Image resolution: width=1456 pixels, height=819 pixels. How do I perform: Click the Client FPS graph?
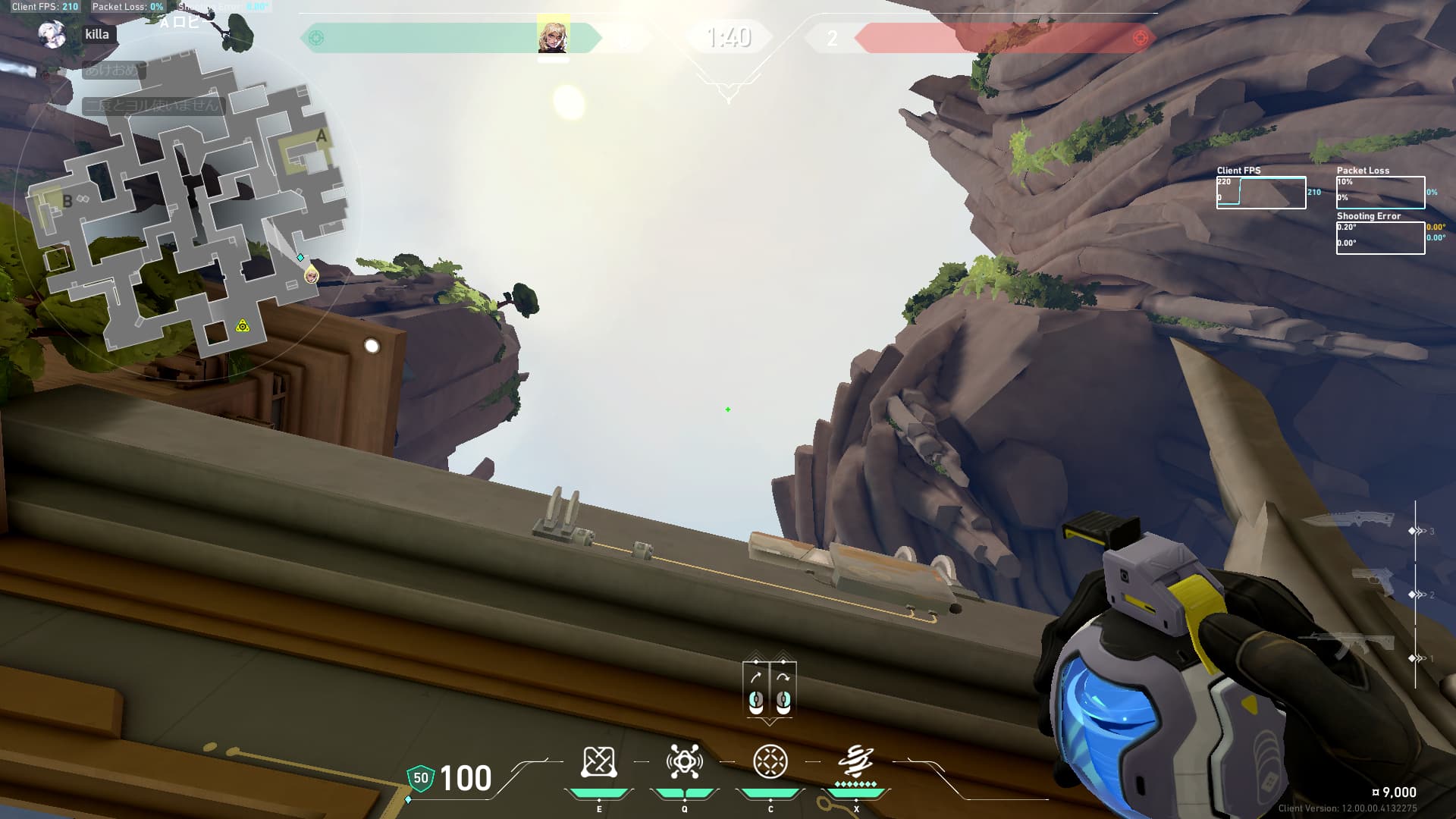click(1260, 193)
